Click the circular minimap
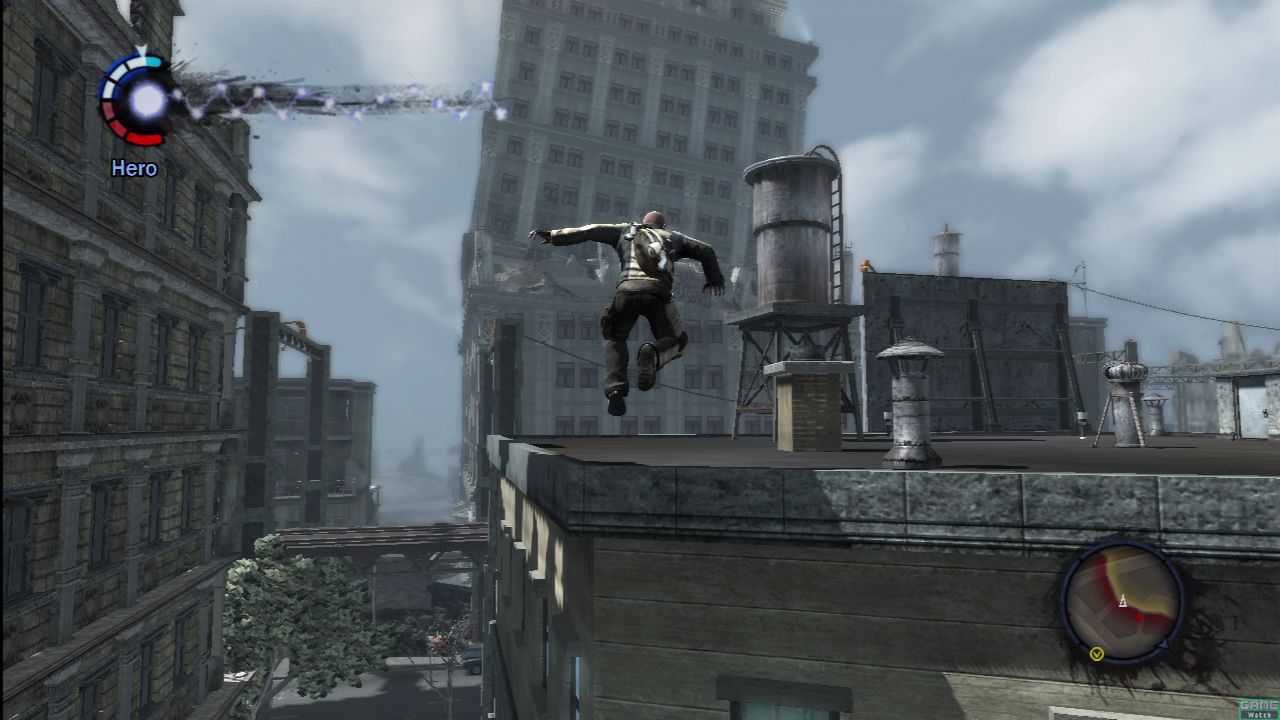Image resolution: width=1280 pixels, height=720 pixels. click(x=1122, y=601)
